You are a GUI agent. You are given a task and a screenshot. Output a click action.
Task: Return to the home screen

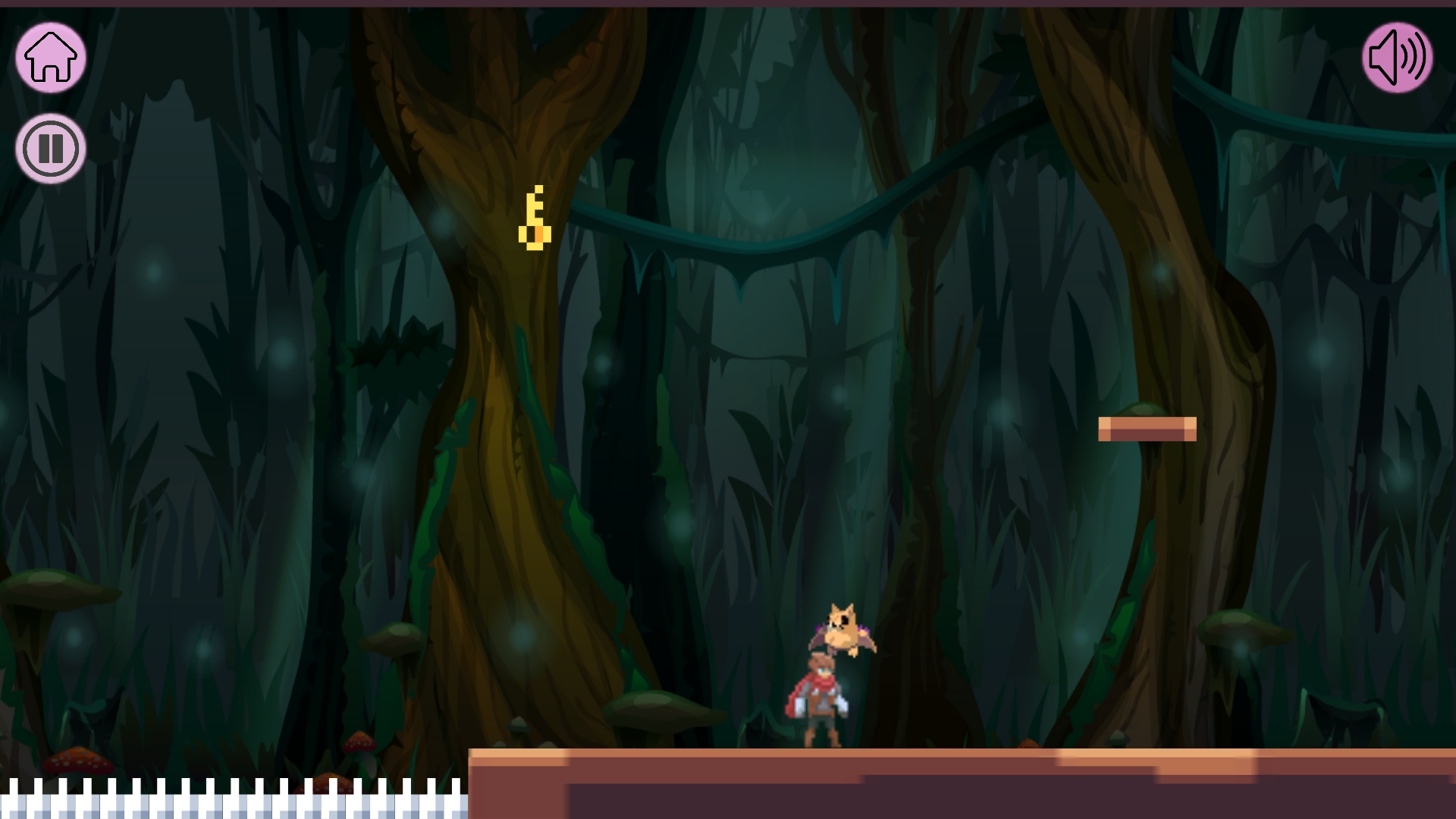[x=51, y=58]
